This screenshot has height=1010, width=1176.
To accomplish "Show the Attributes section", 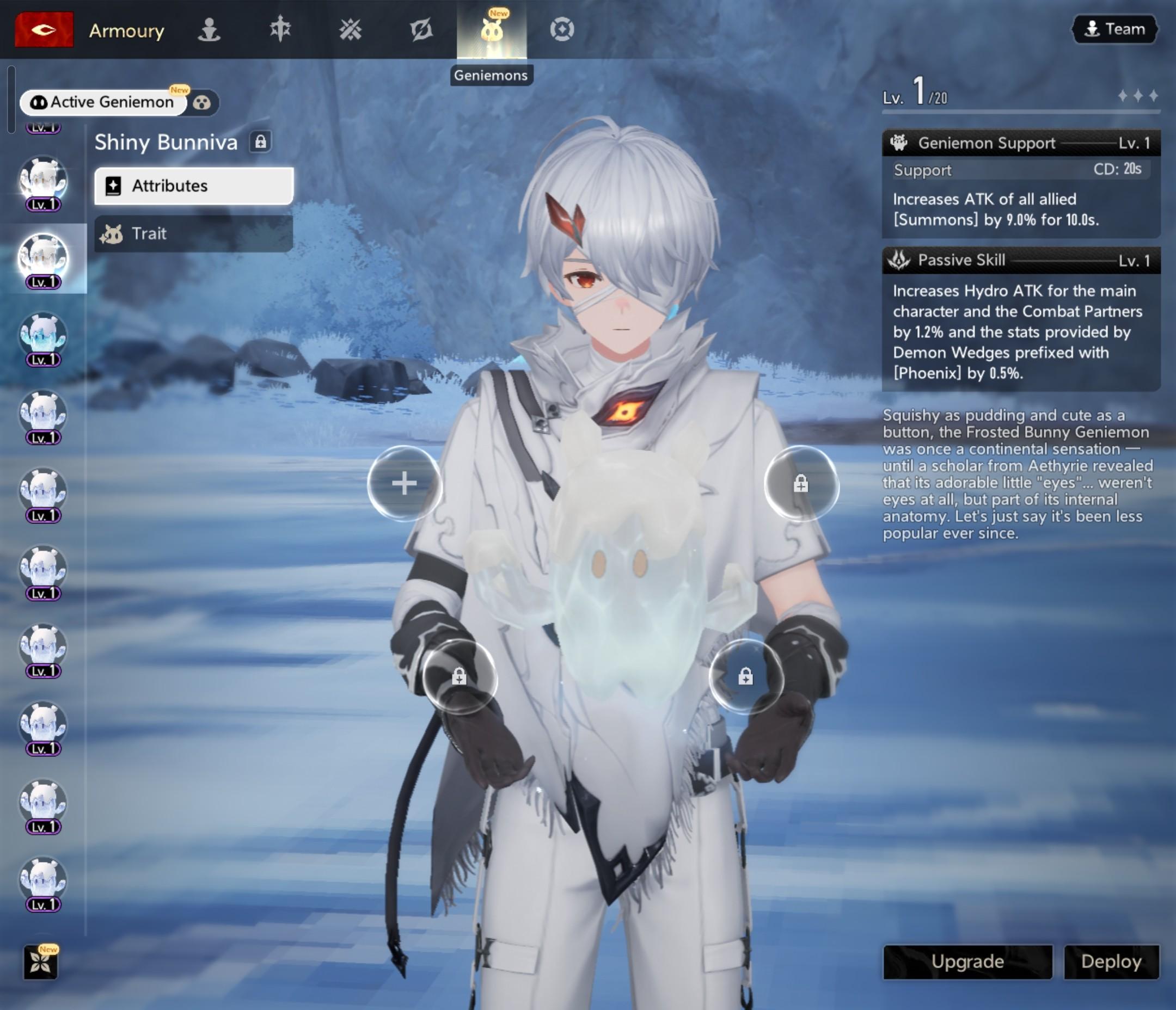I will coord(193,186).
